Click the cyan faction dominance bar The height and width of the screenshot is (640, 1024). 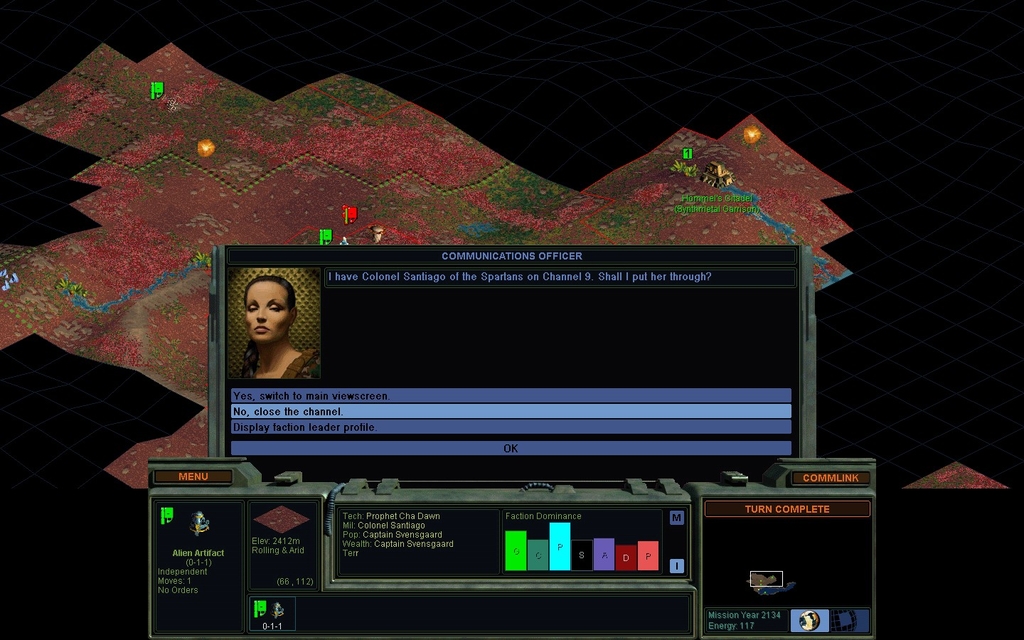(x=559, y=546)
